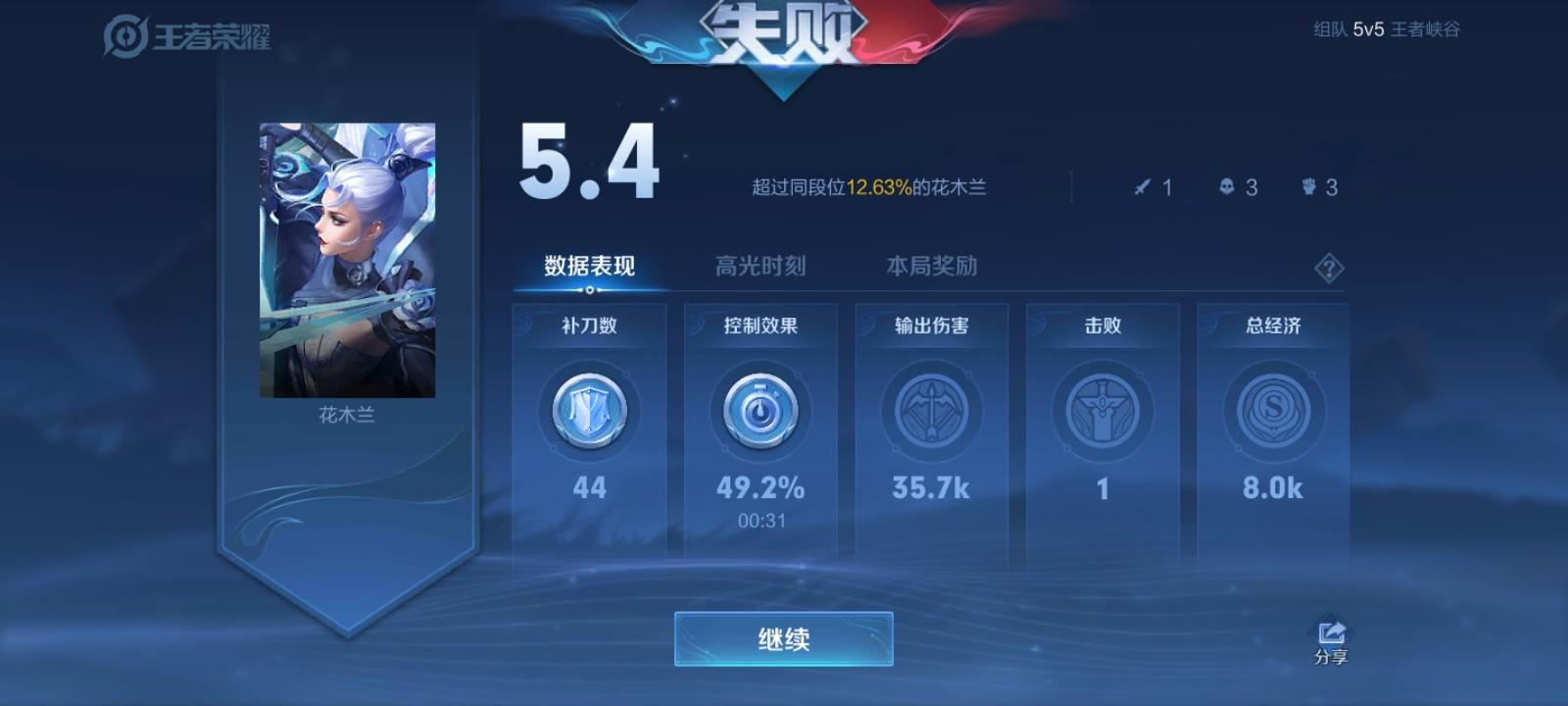Open the question mark help tip
Screen dimensions: 1568x706
click(1328, 267)
